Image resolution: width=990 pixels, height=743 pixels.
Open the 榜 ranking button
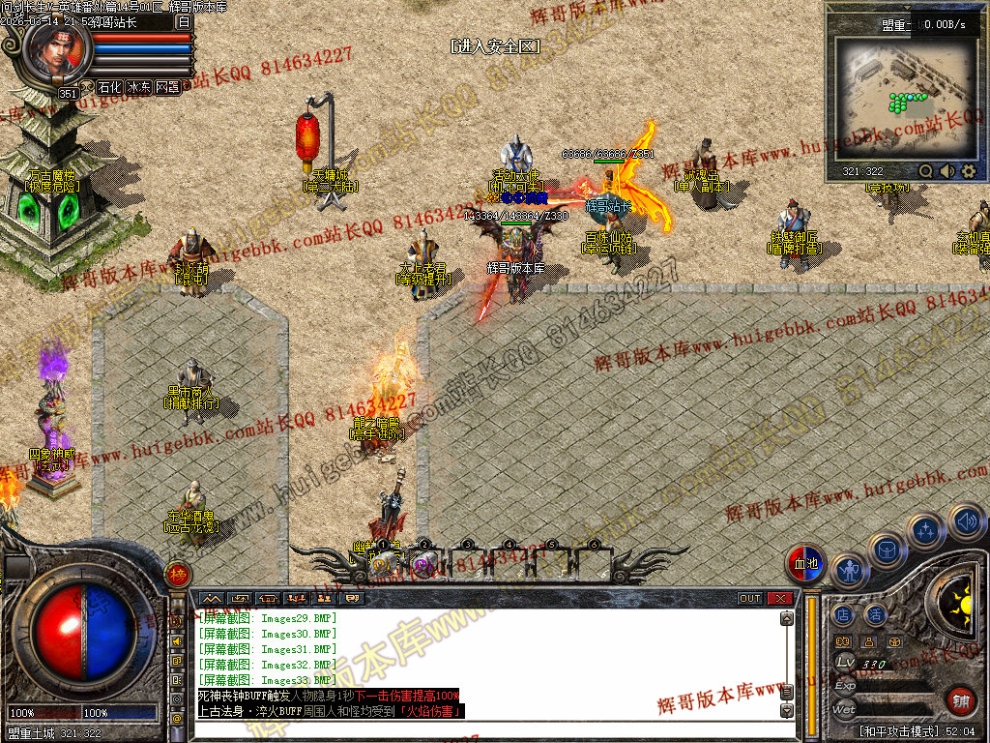point(177,574)
